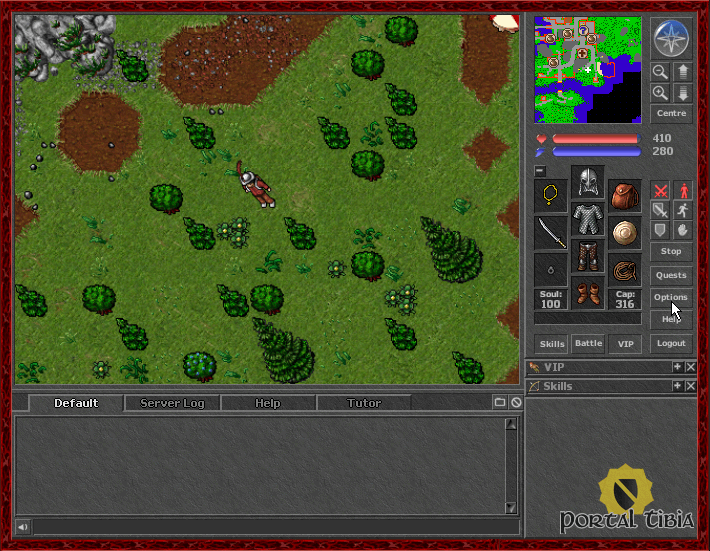The image size is (710, 551).
Task: Click the compass rose
Action: point(670,38)
